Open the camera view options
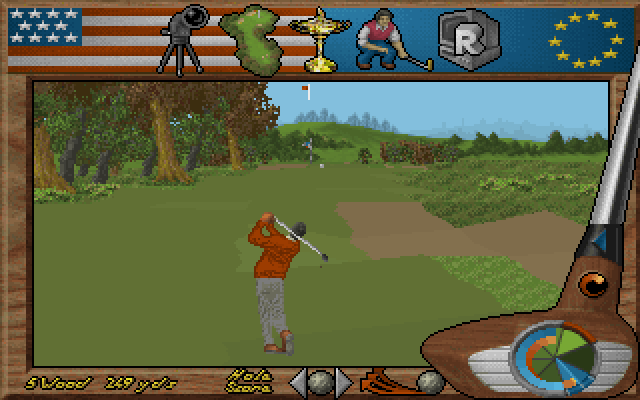The height and width of the screenshot is (400, 640). [184, 38]
